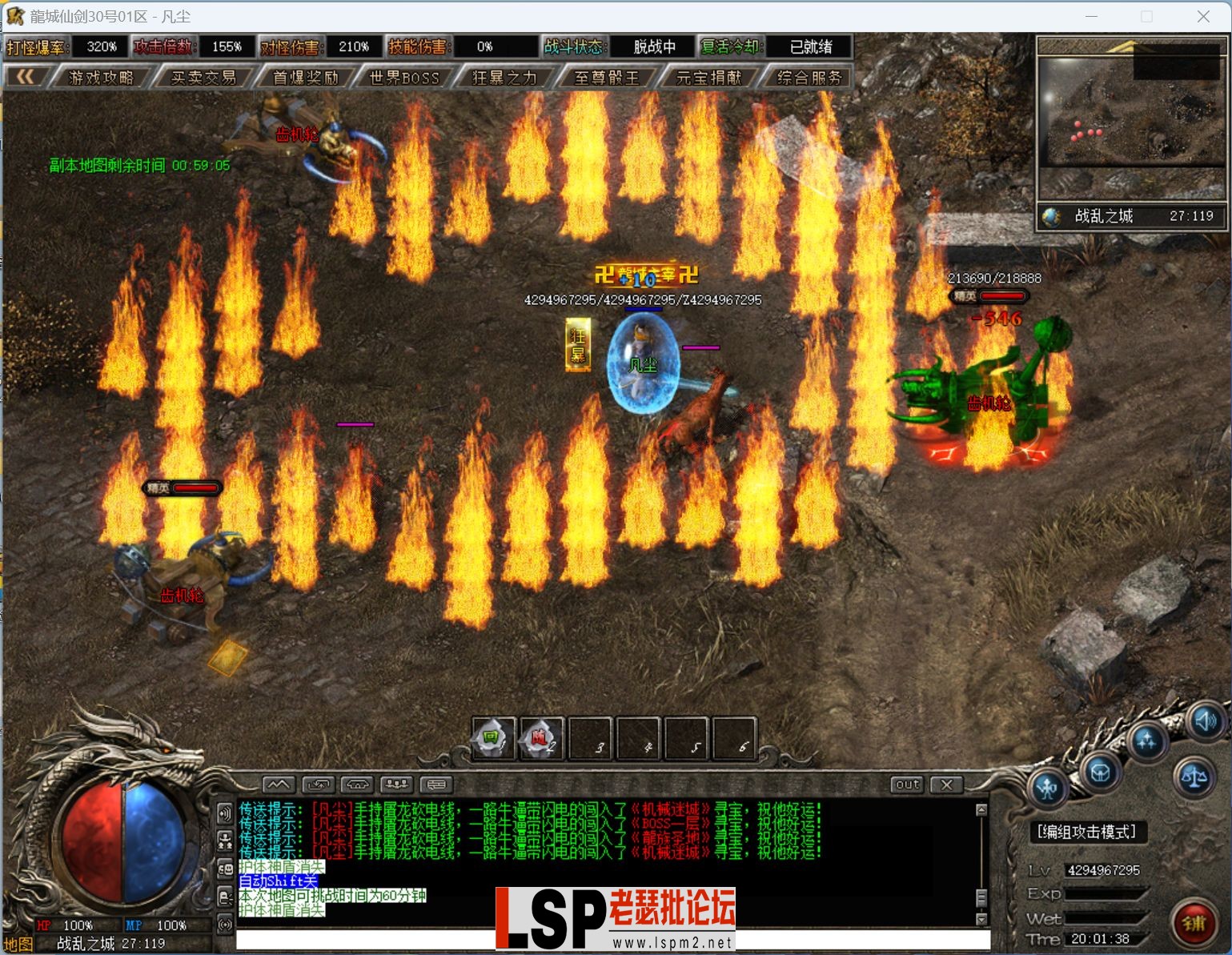
Task: Open the 综合服务 general services menu
Action: 809,78
